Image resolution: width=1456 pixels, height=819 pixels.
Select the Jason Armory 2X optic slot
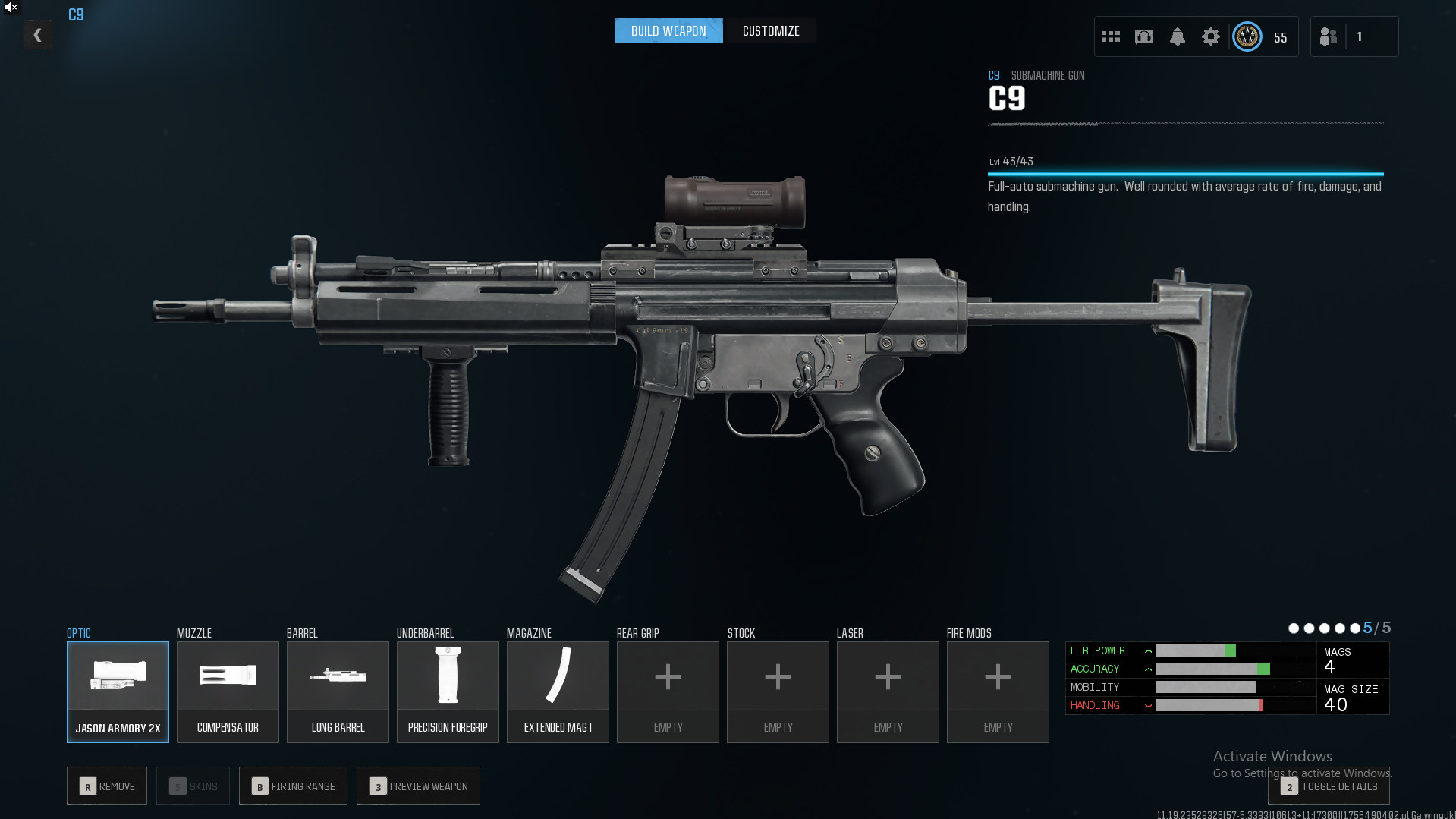118,691
